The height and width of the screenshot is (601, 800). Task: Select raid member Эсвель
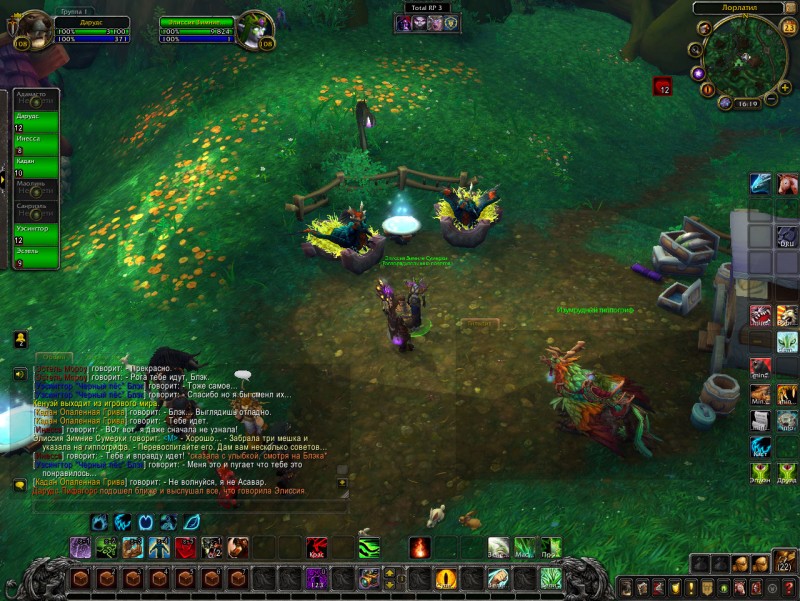coord(35,257)
